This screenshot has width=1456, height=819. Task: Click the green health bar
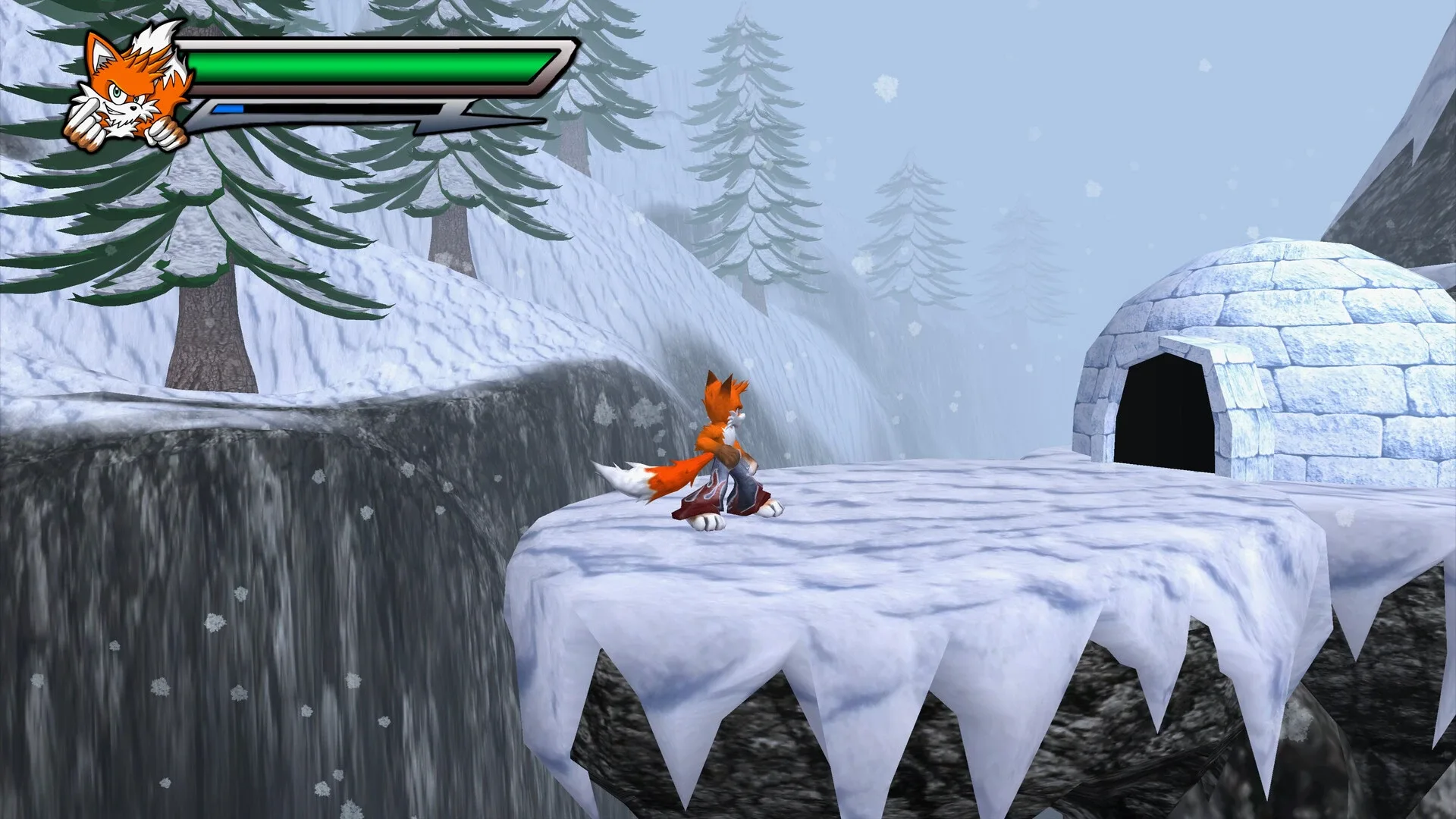click(364, 64)
